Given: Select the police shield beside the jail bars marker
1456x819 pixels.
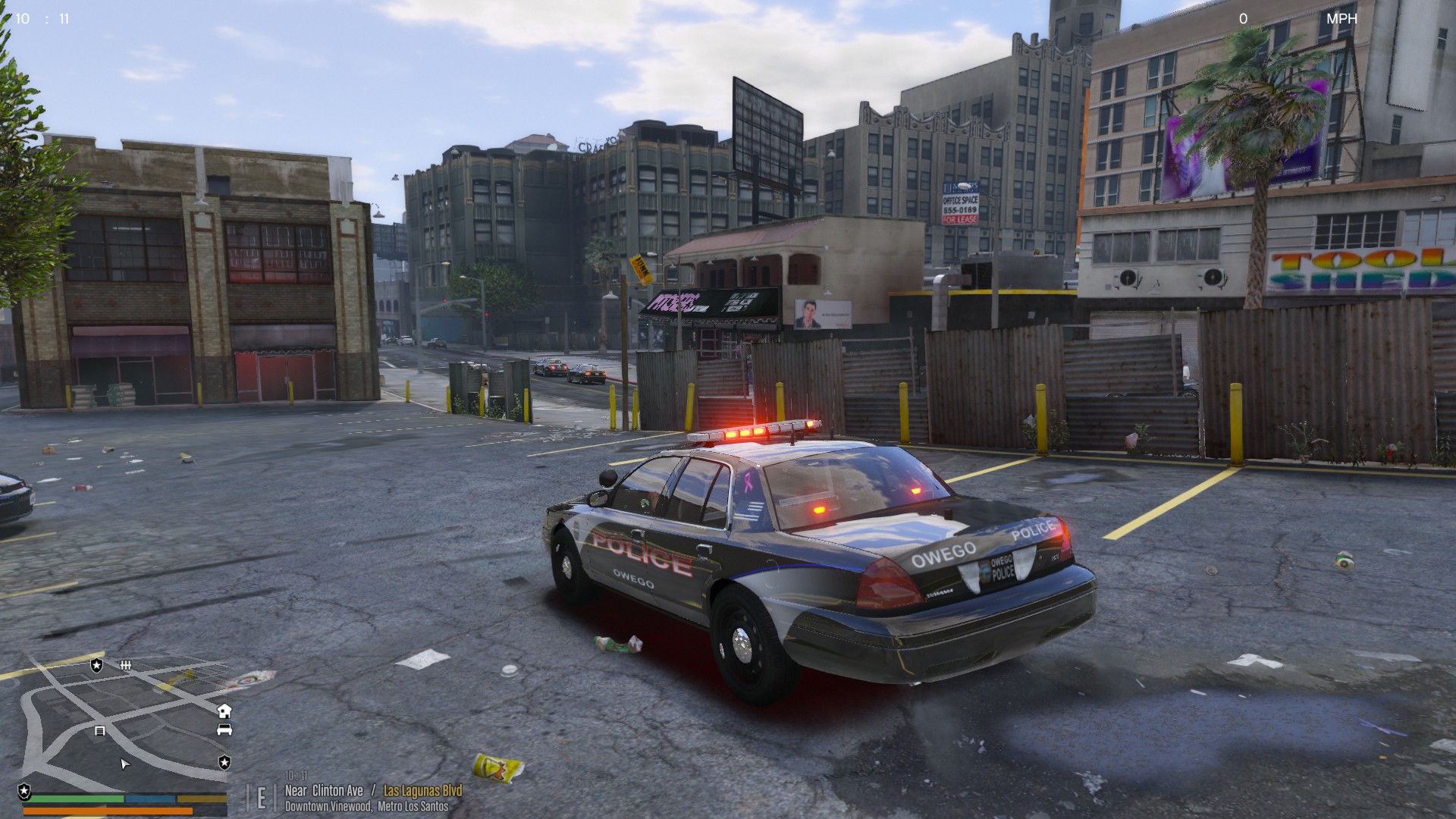Looking at the screenshot, I should click(96, 665).
